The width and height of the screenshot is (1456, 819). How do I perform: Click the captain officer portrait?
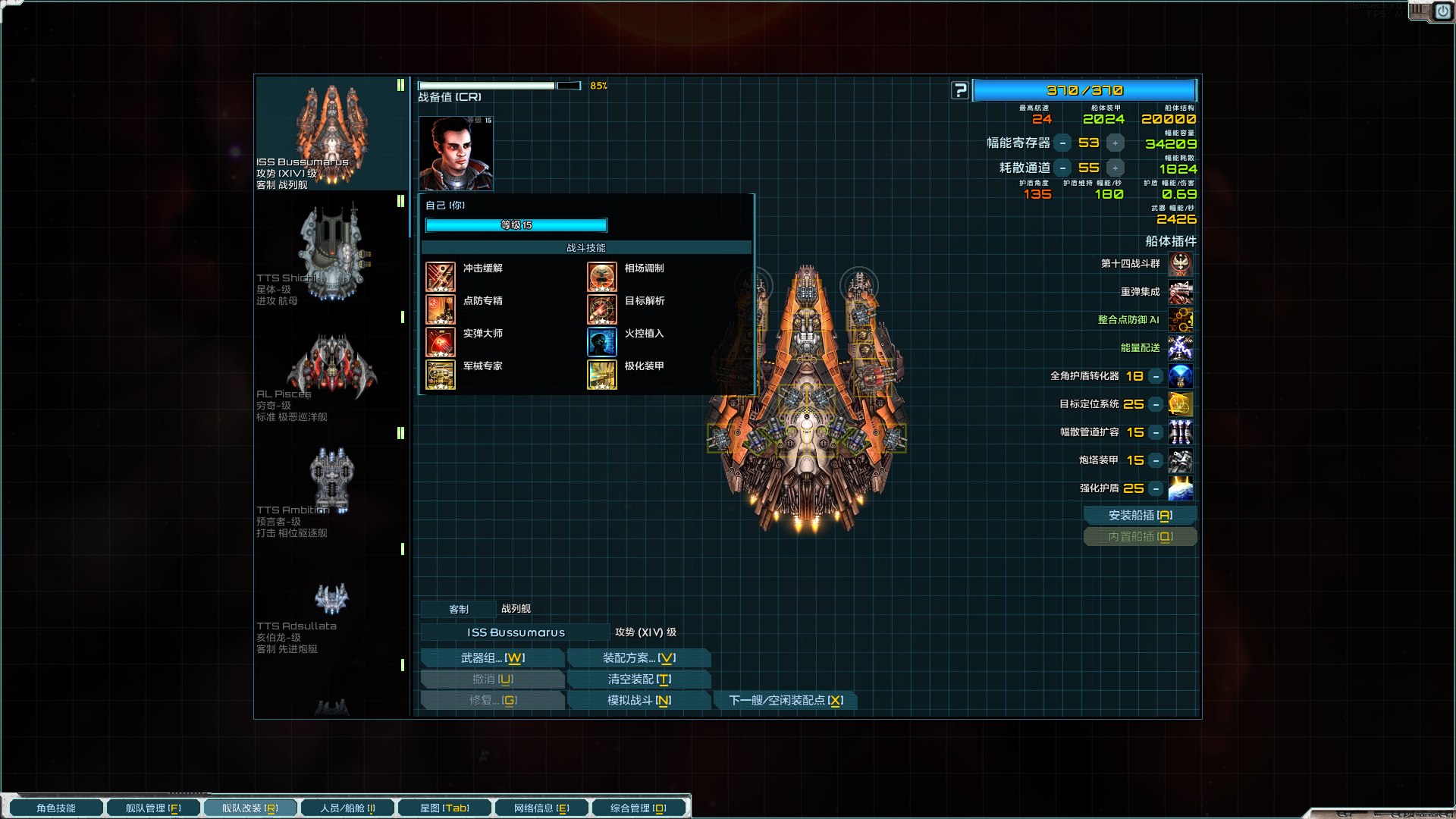point(456,154)
